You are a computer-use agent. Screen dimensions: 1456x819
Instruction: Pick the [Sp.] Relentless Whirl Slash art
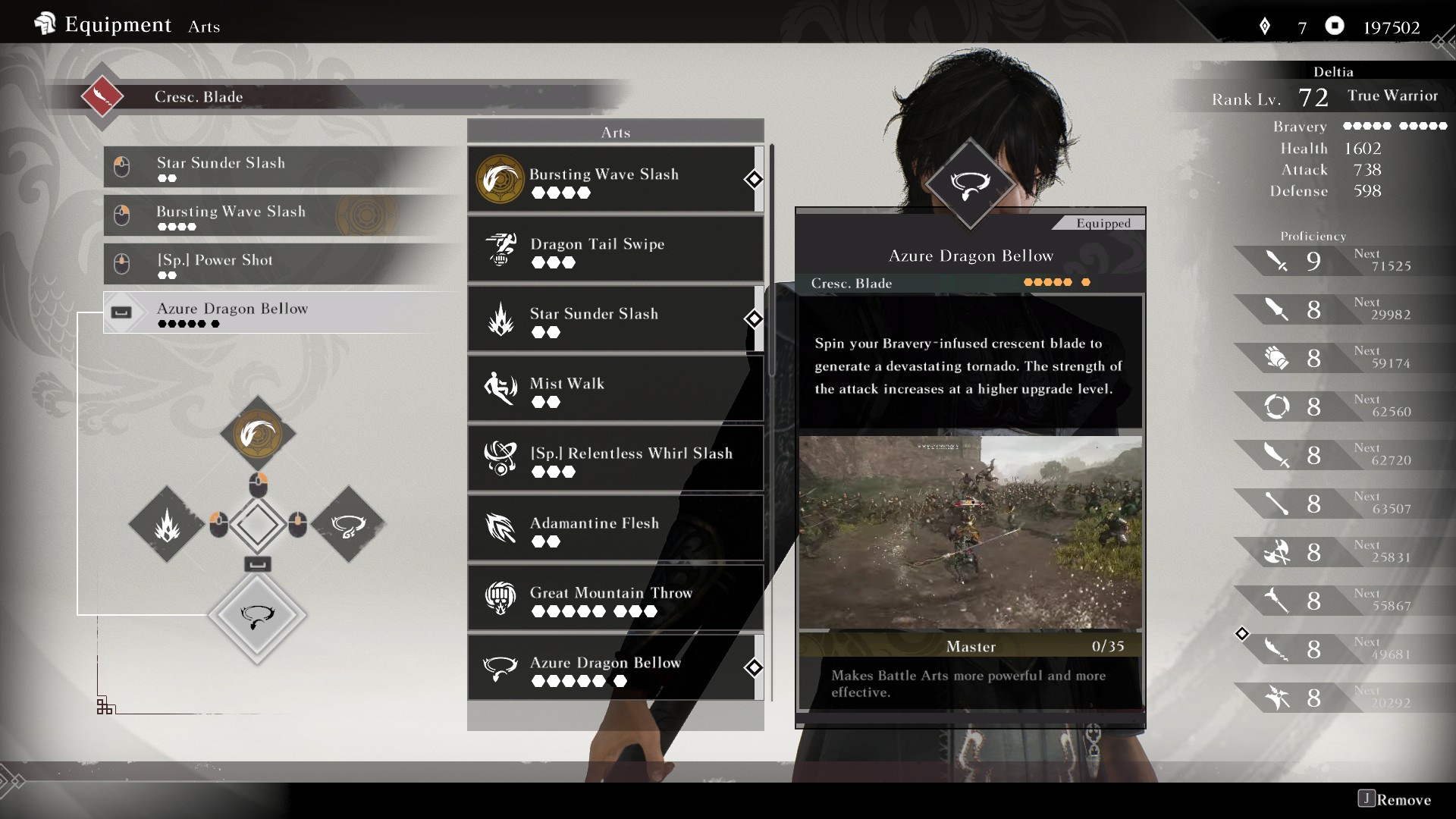[615, 459]
